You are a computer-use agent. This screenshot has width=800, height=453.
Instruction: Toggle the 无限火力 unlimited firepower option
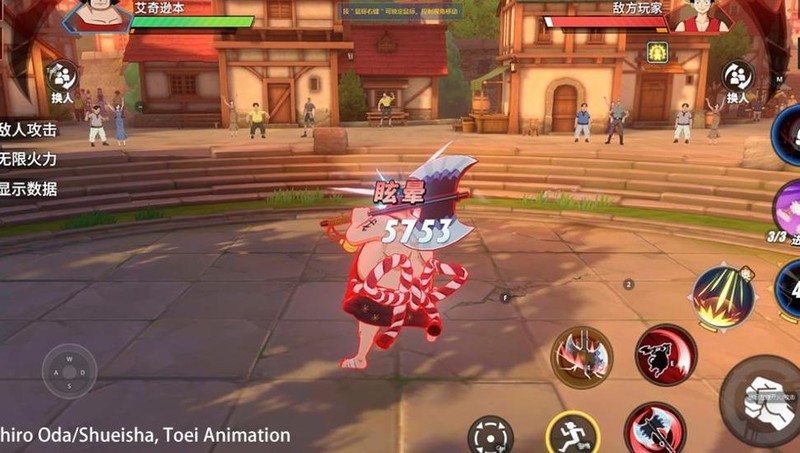(28, 159)
